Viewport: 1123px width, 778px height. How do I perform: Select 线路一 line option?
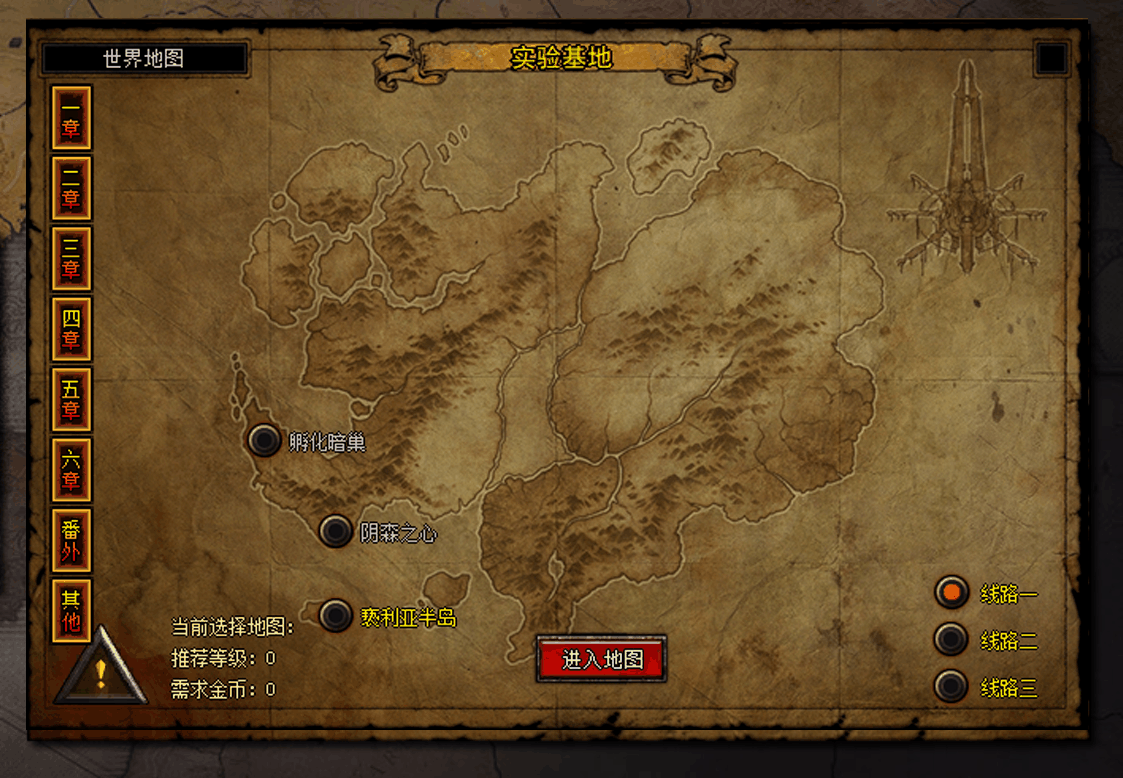click(x=951, y=592)
